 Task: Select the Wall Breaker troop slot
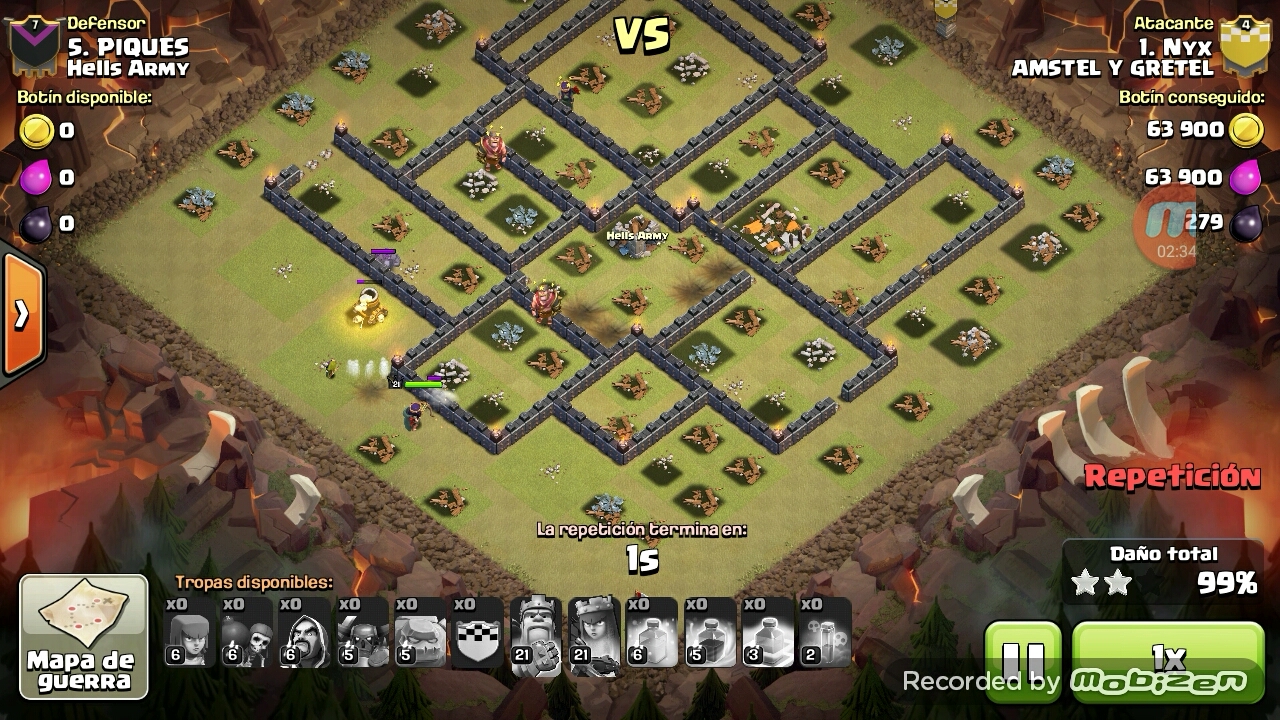coord(247,633)
